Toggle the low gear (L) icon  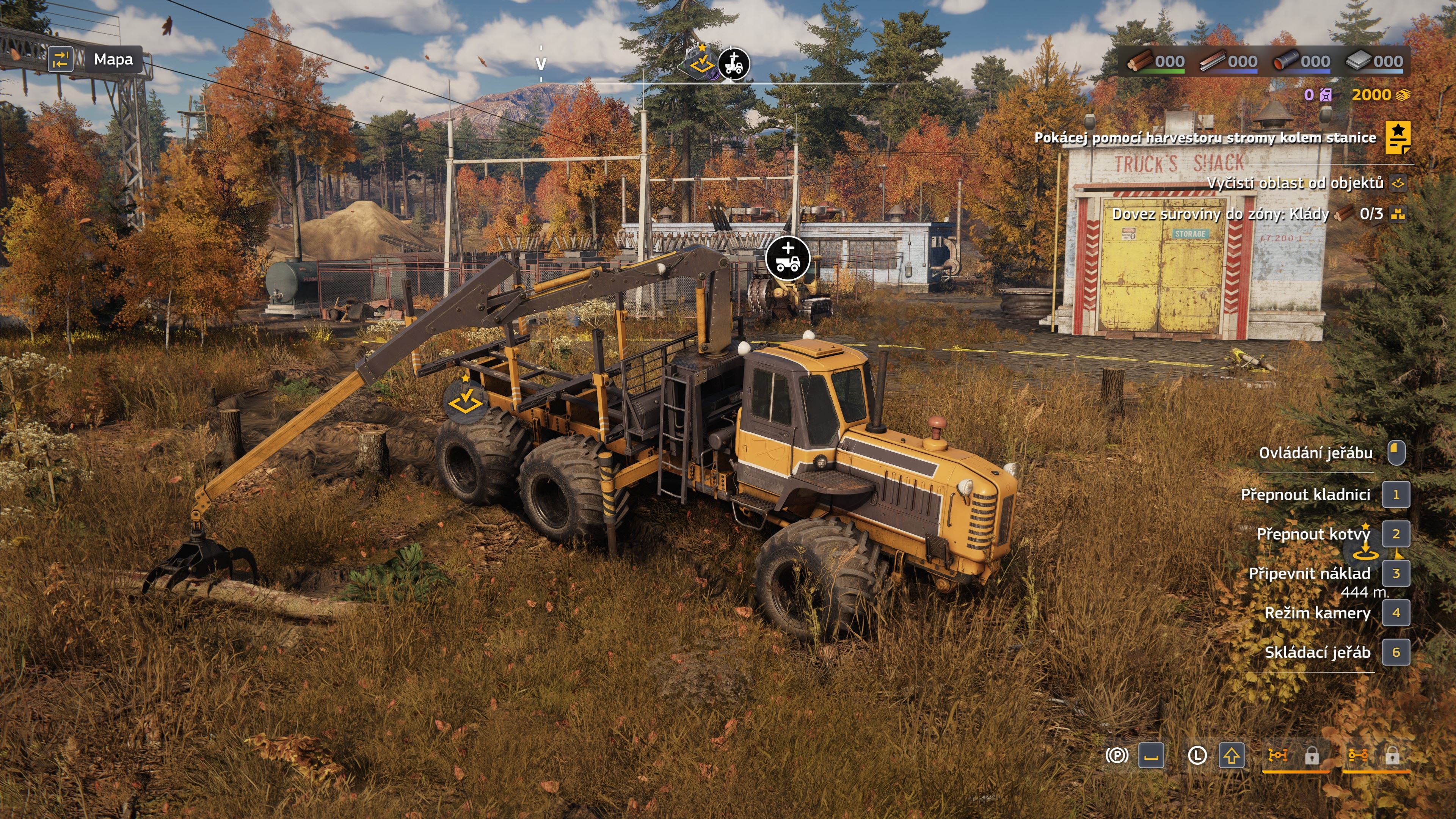tap(1197, 755)
